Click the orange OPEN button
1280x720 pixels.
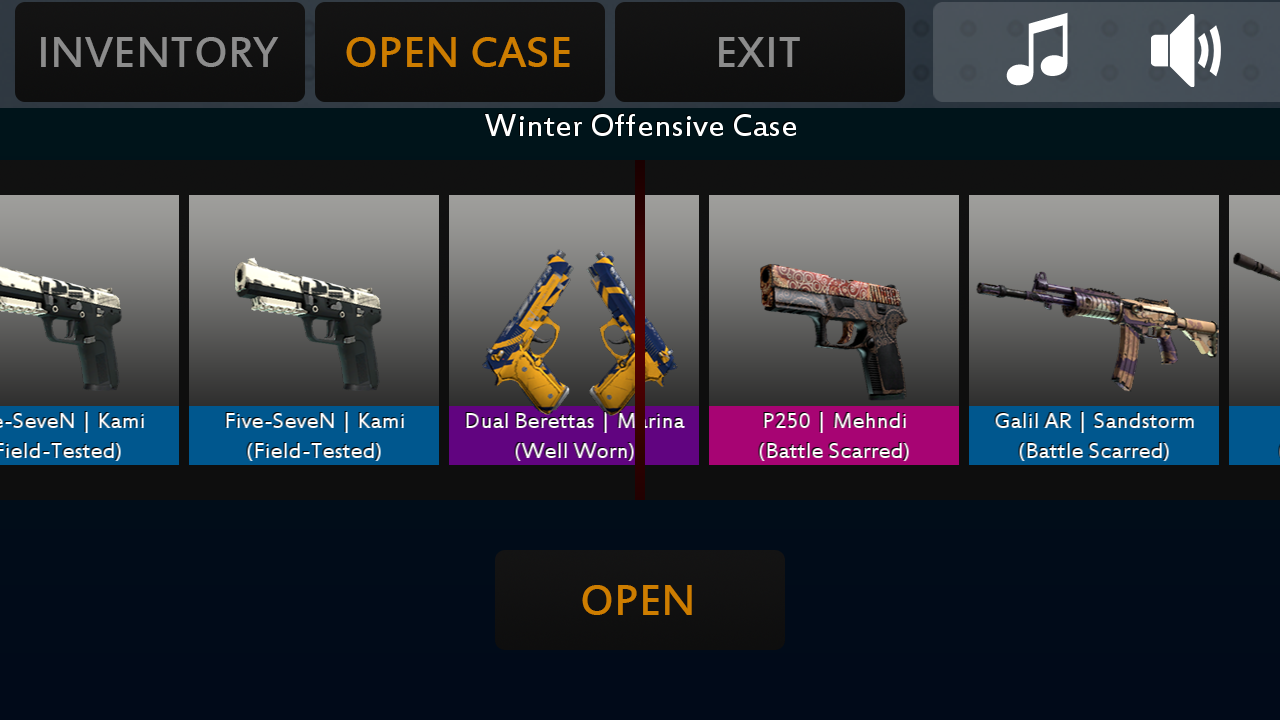639,600
